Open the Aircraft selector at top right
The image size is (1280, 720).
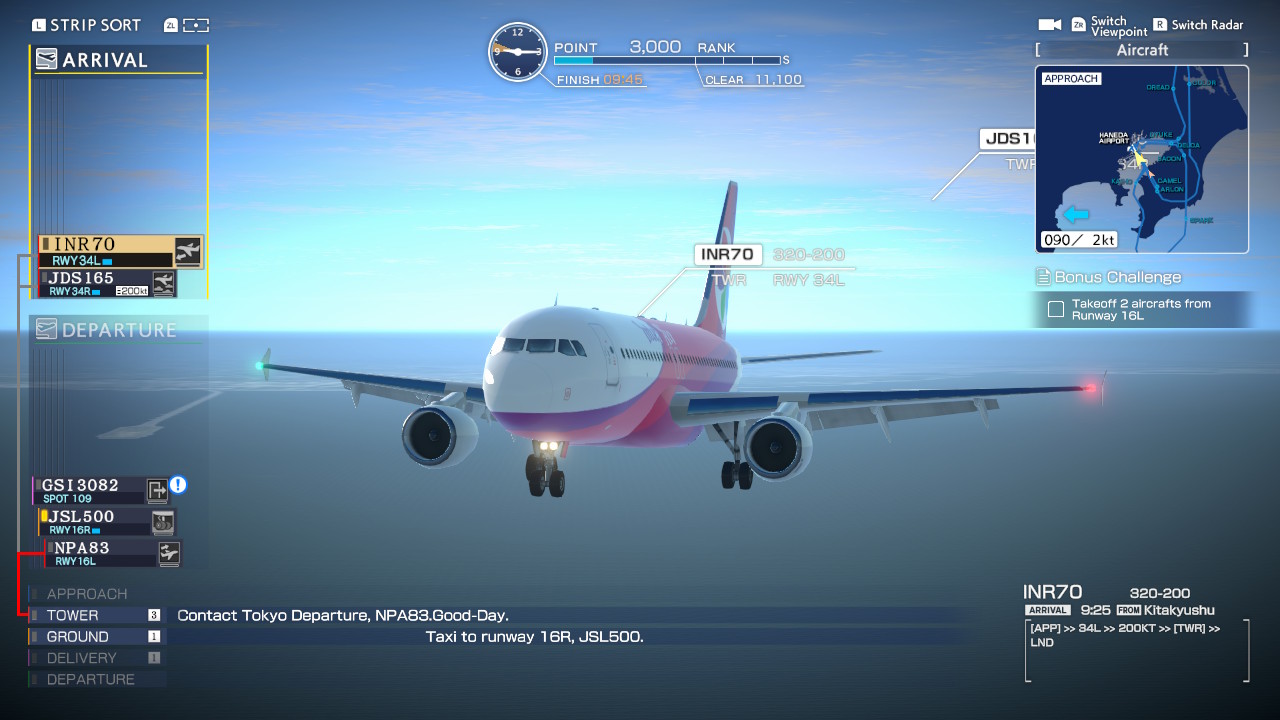click(1142, 49)
